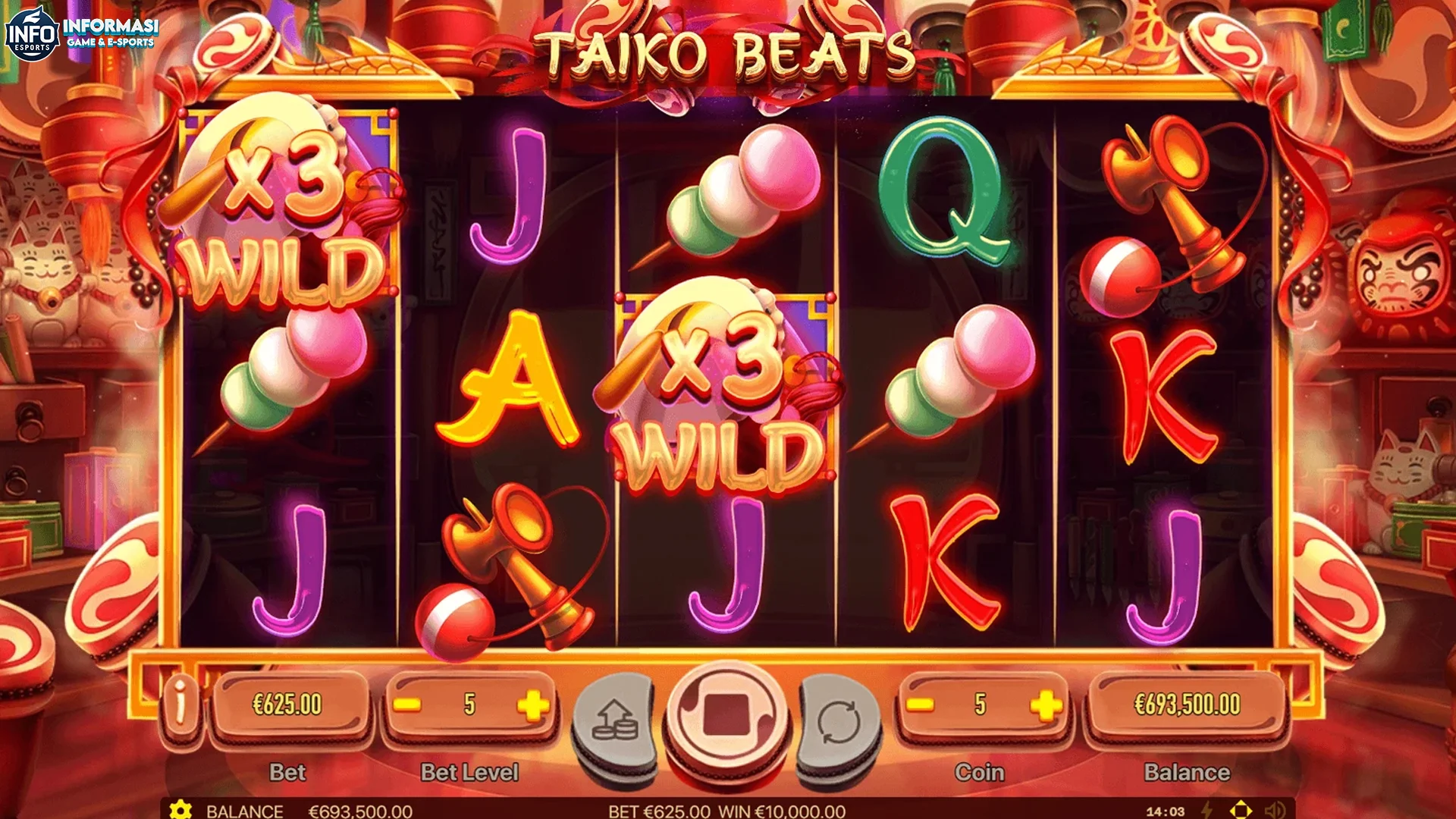Decrease Coin value with the minus button

click(919, 703)
